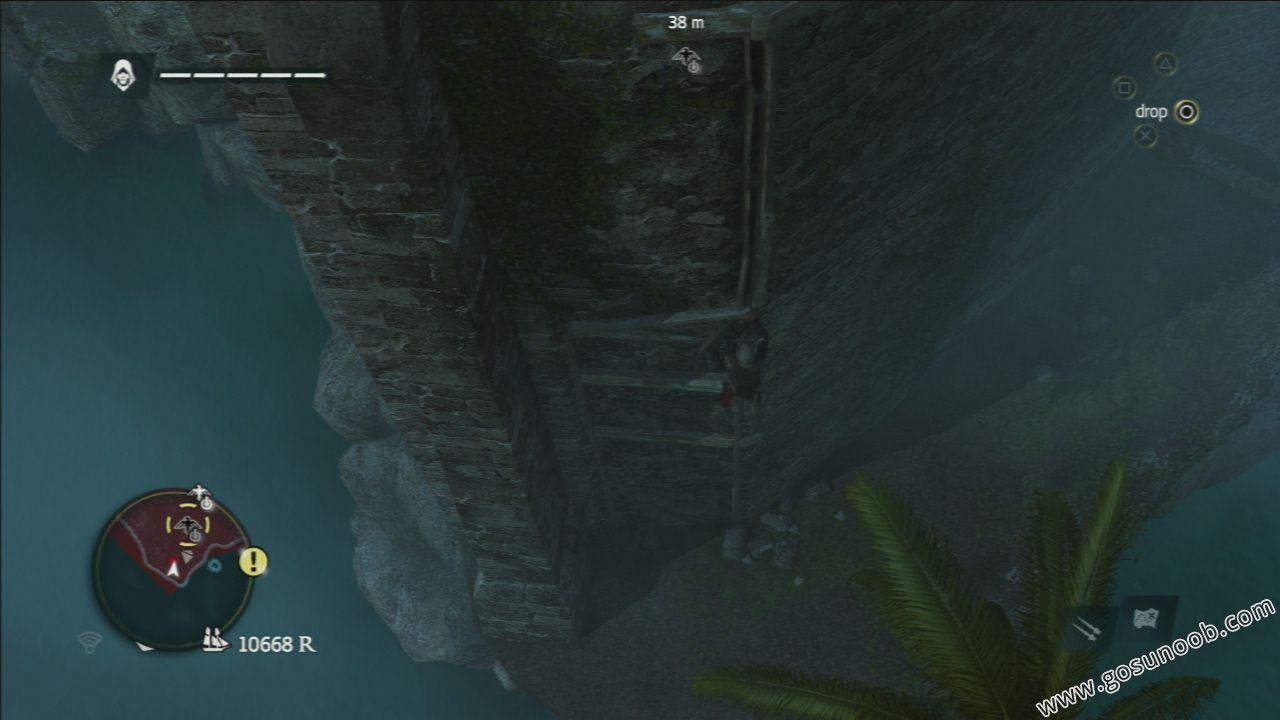The width and height of the screenshot is (1280, 720).
Task: Click the eagle viewpoint icon atop the minimap
Action: (x=201, y=491)
